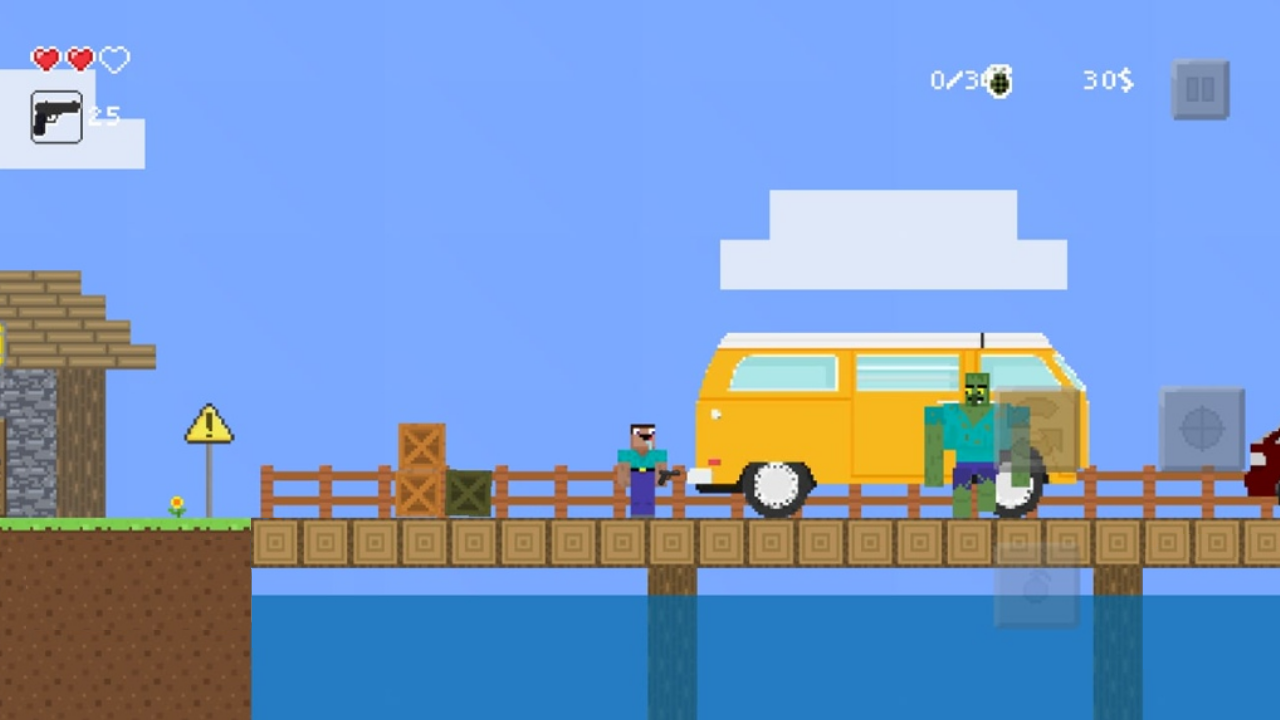Click the second red heart icon
This screenshot has width=1280, height=720.
[x=80, y=60]
